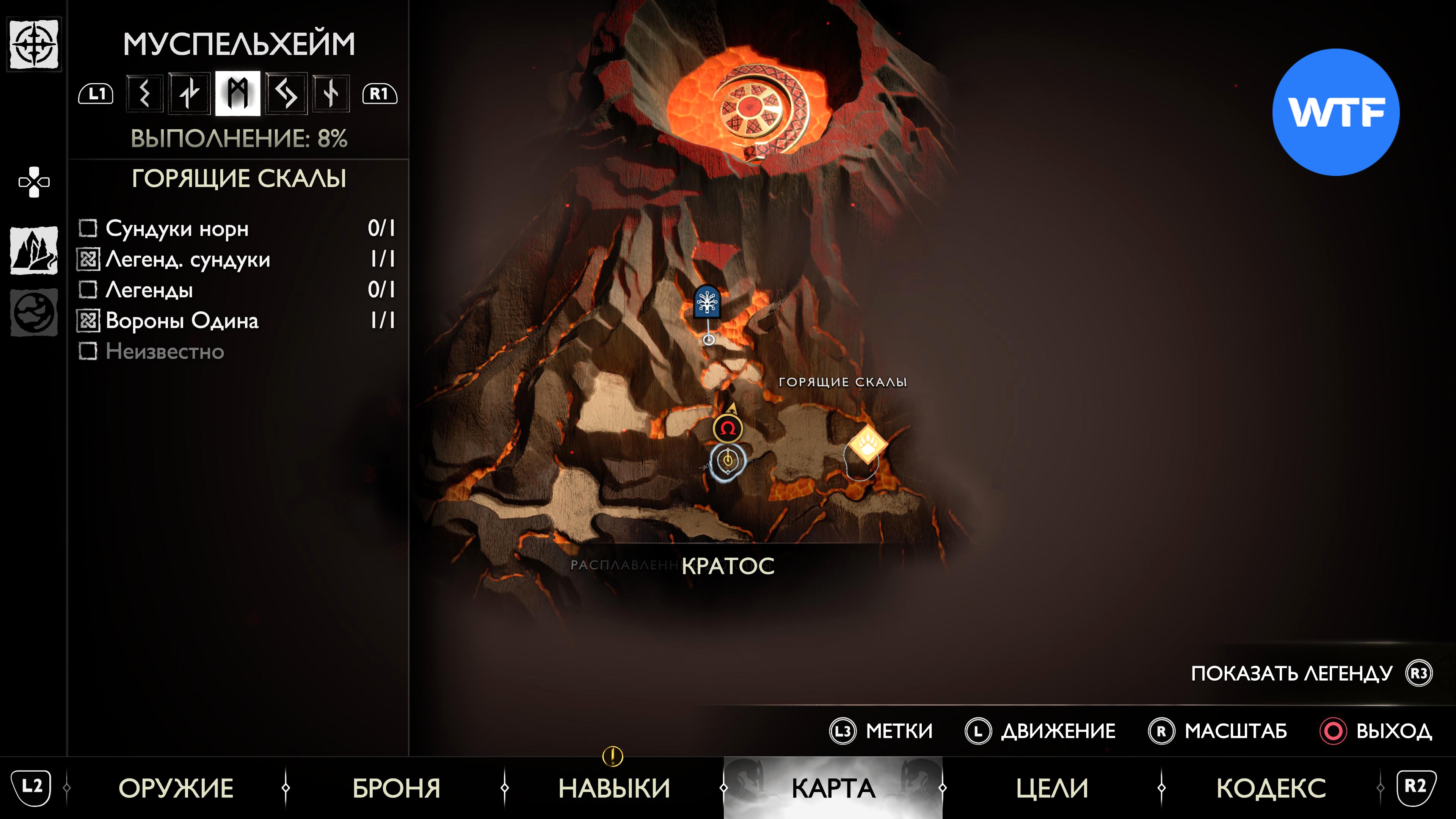The width and height of the screenshot is (1456, 819).
Task: Switch to the КОДЕКС tab
Action: [1271, 788]
